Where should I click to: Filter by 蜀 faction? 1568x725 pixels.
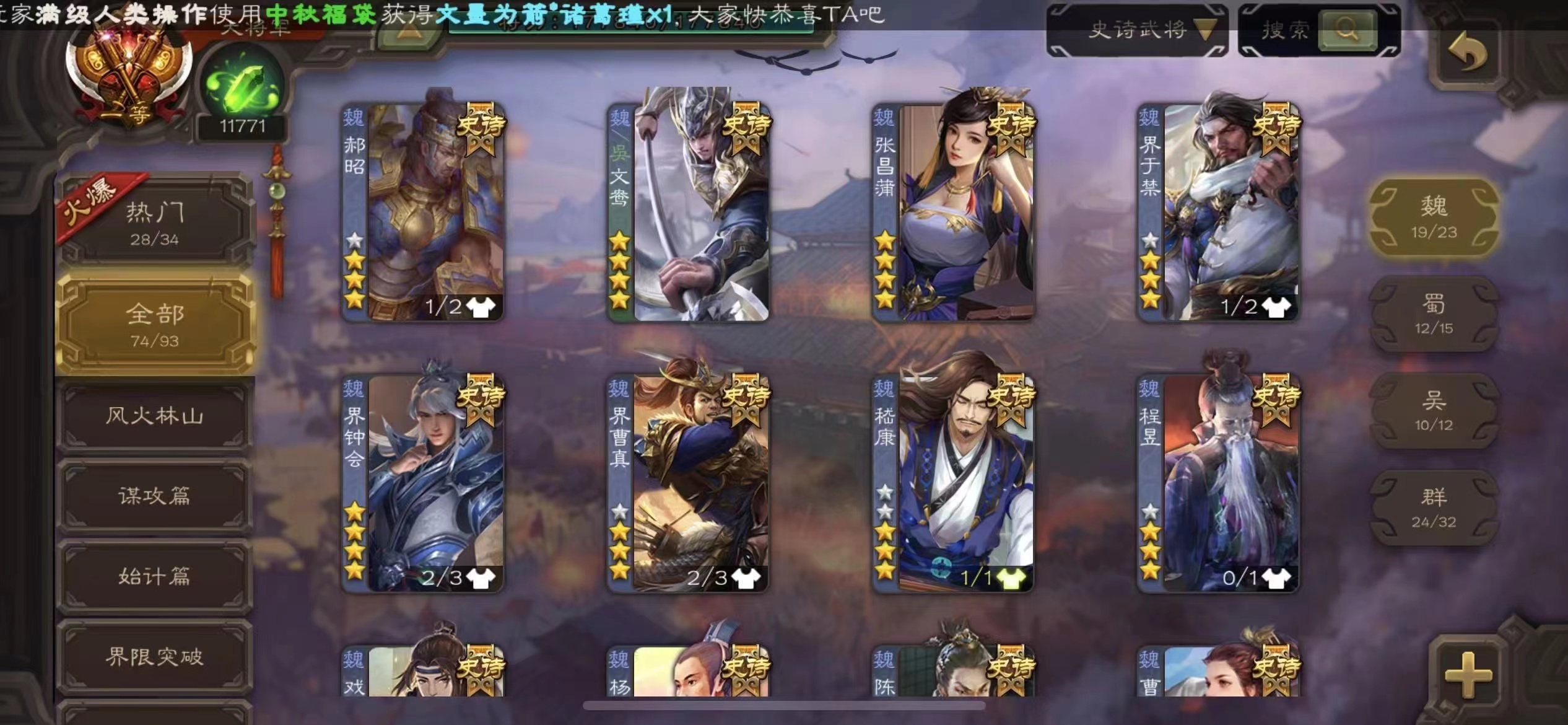pos(1434,314)
